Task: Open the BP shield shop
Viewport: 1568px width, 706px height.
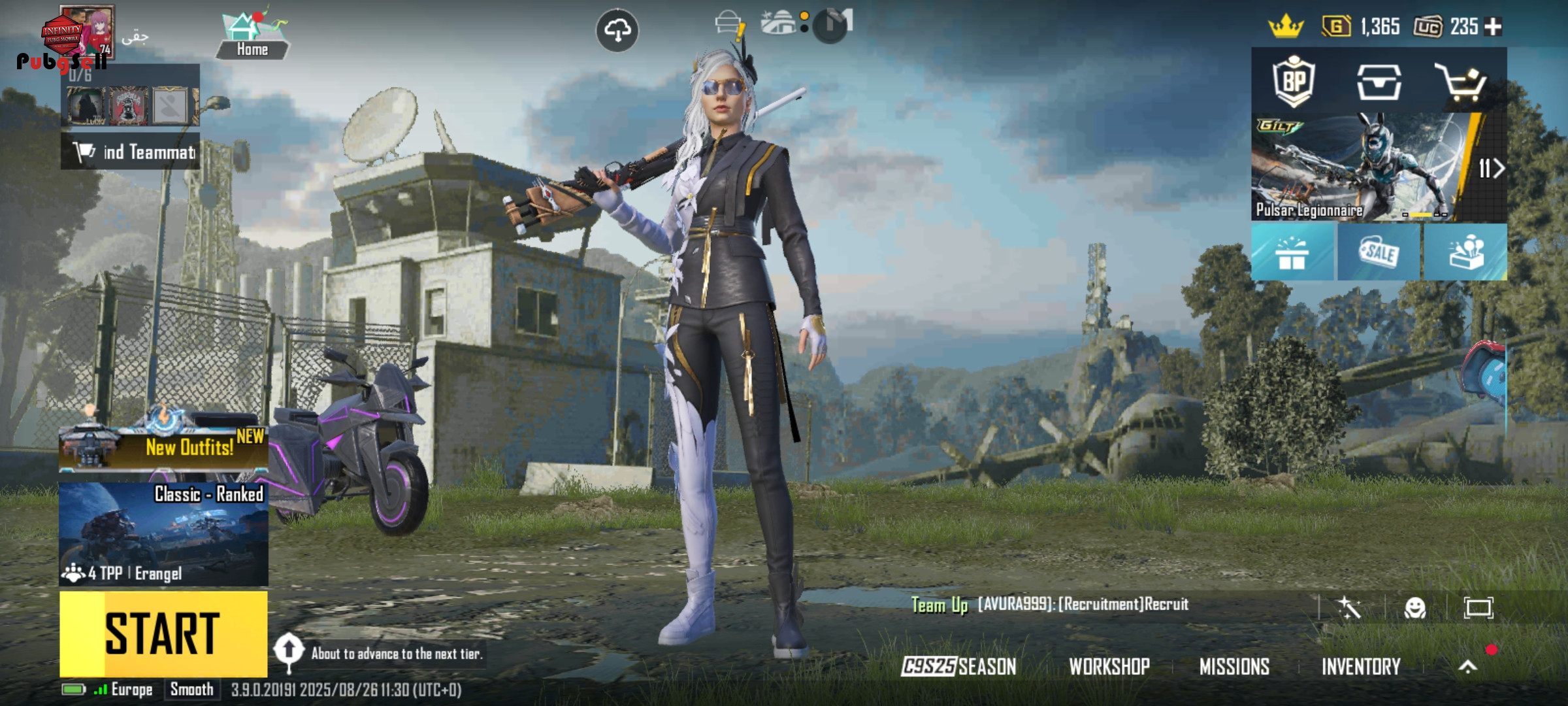Action: (1294, 82)
